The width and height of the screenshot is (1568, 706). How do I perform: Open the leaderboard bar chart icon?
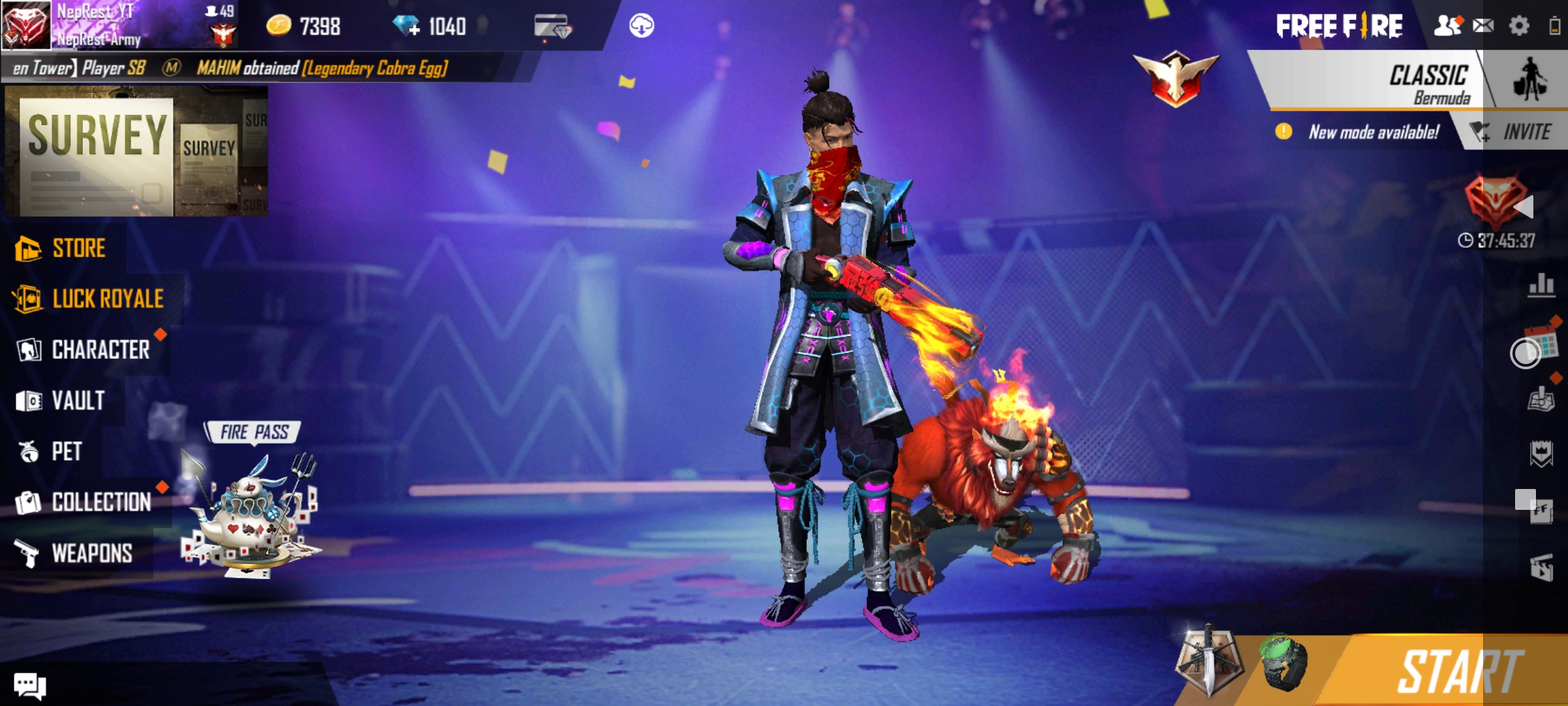1541,285
